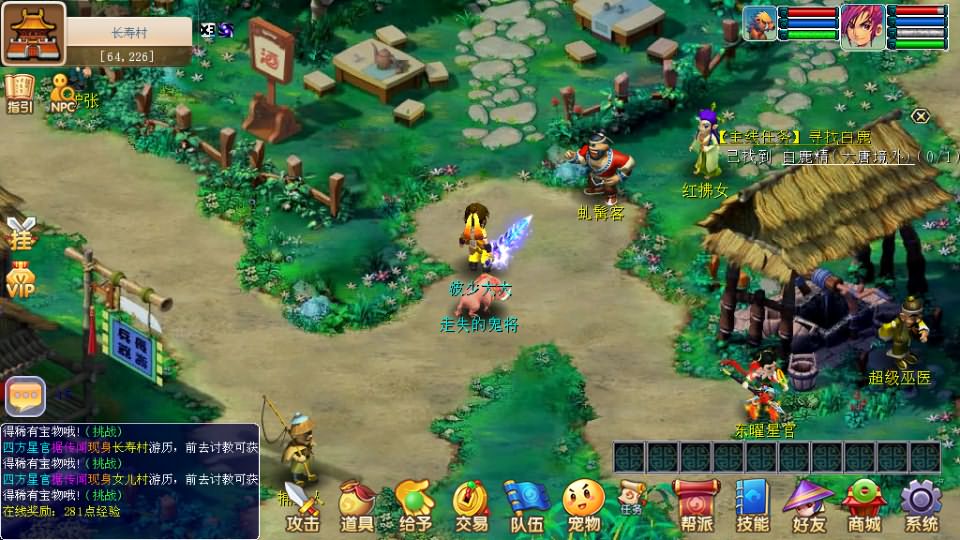This screenshot has height=540, width=960.
Task: Open the 技能 skills book
Action: click(752, 505)
